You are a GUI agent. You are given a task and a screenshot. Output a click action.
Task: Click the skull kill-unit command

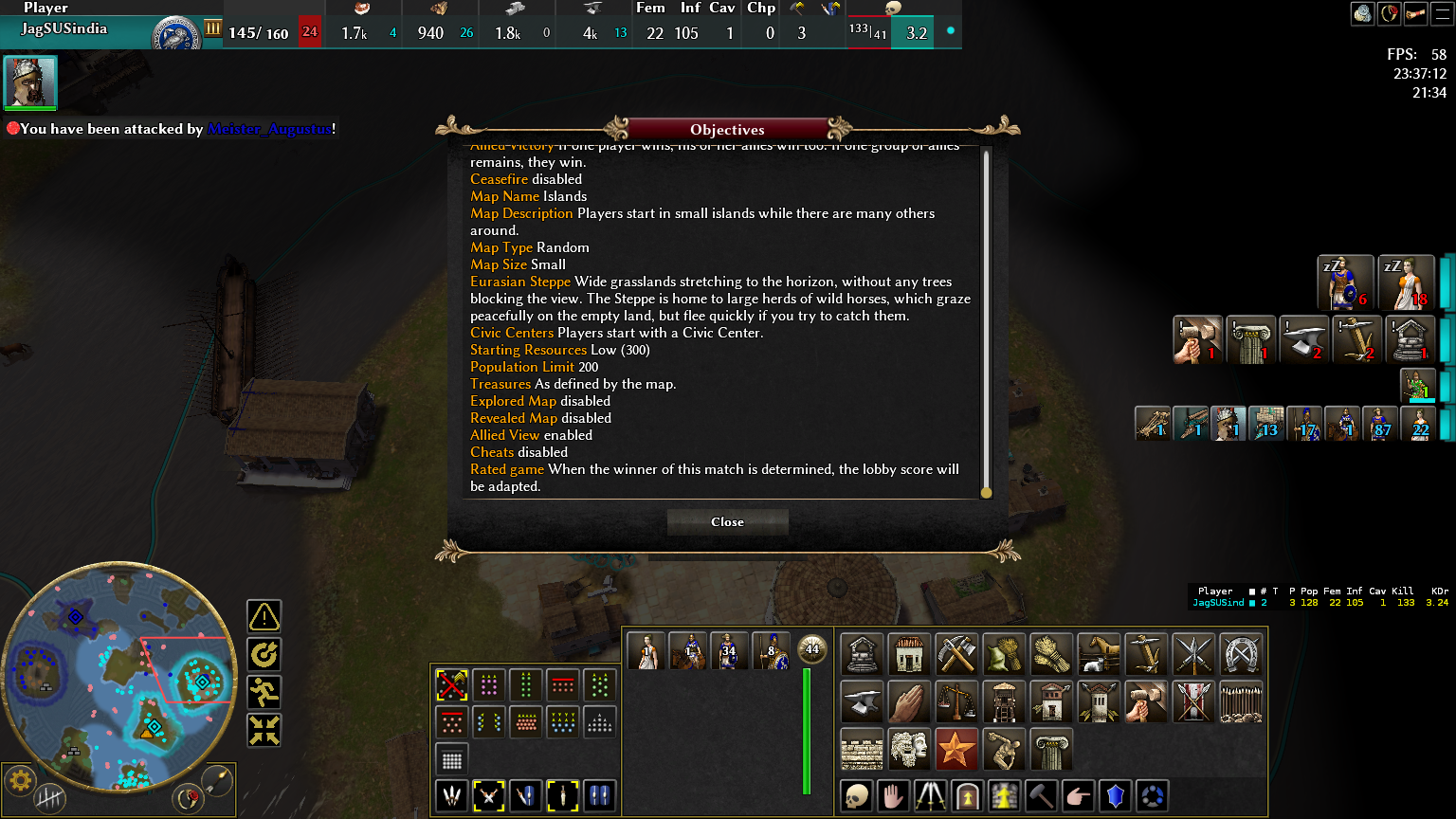(856, 796)
